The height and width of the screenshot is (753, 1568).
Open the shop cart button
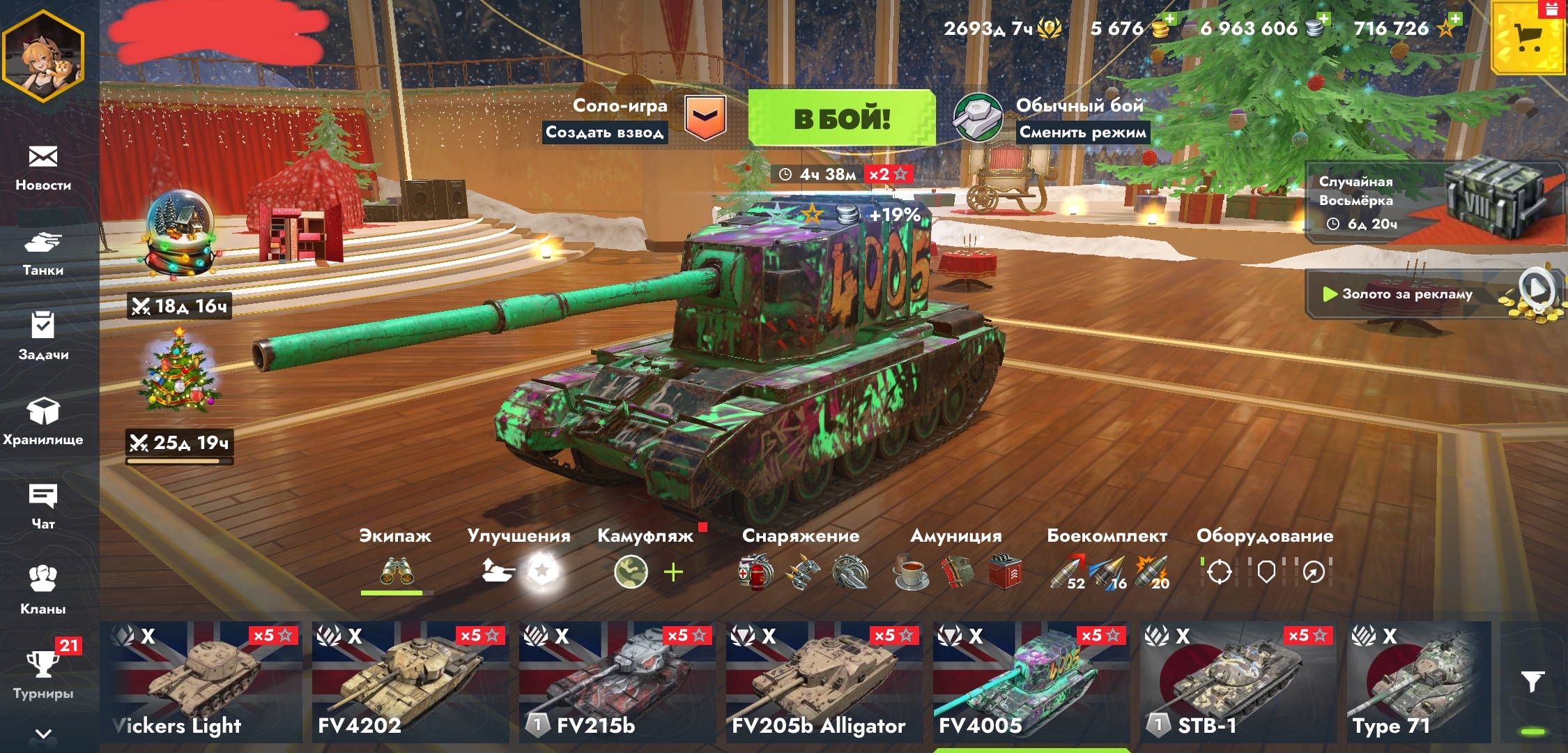click(1528, 38)
